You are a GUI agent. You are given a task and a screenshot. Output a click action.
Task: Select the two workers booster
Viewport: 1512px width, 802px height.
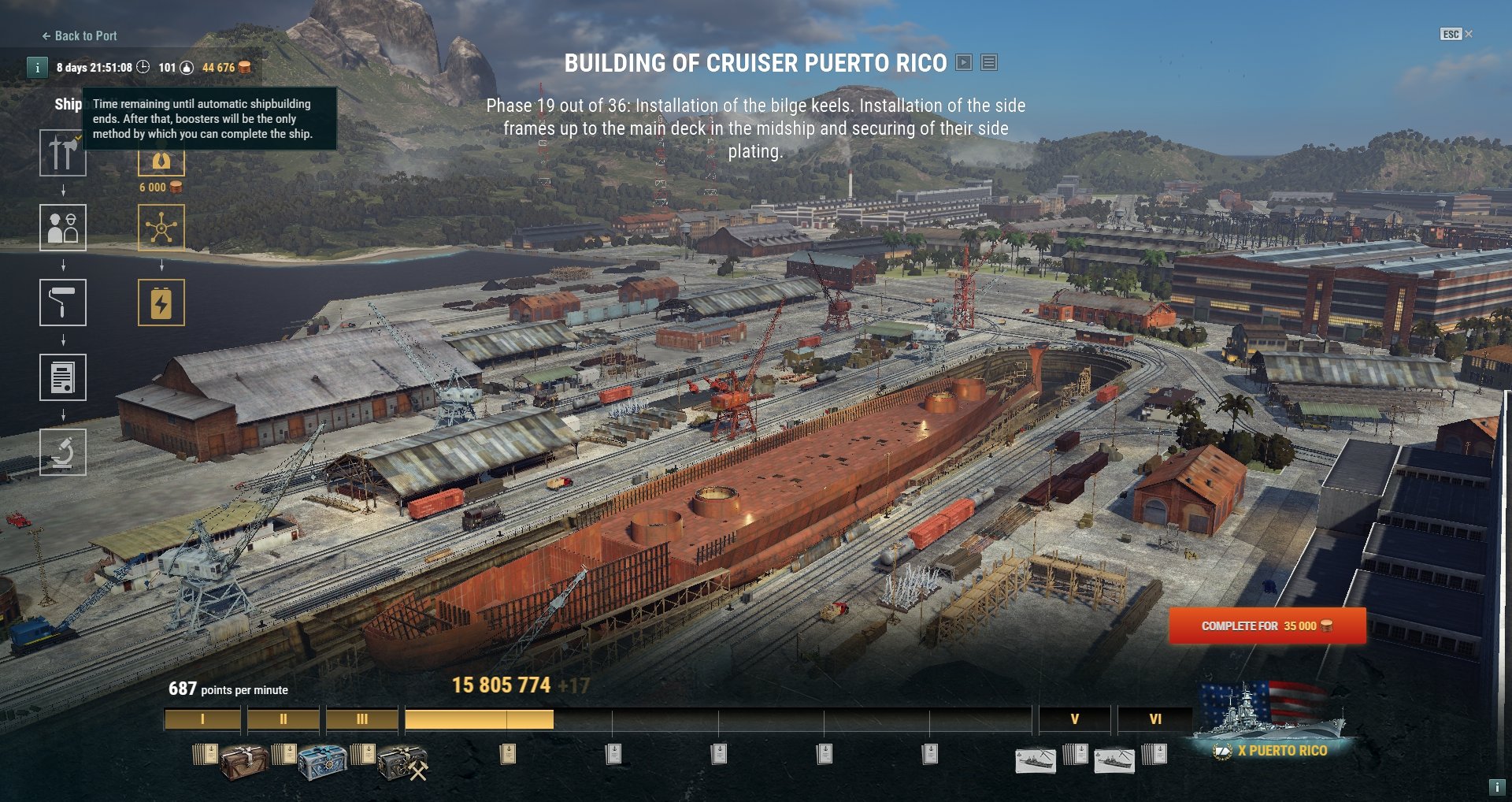63,228
